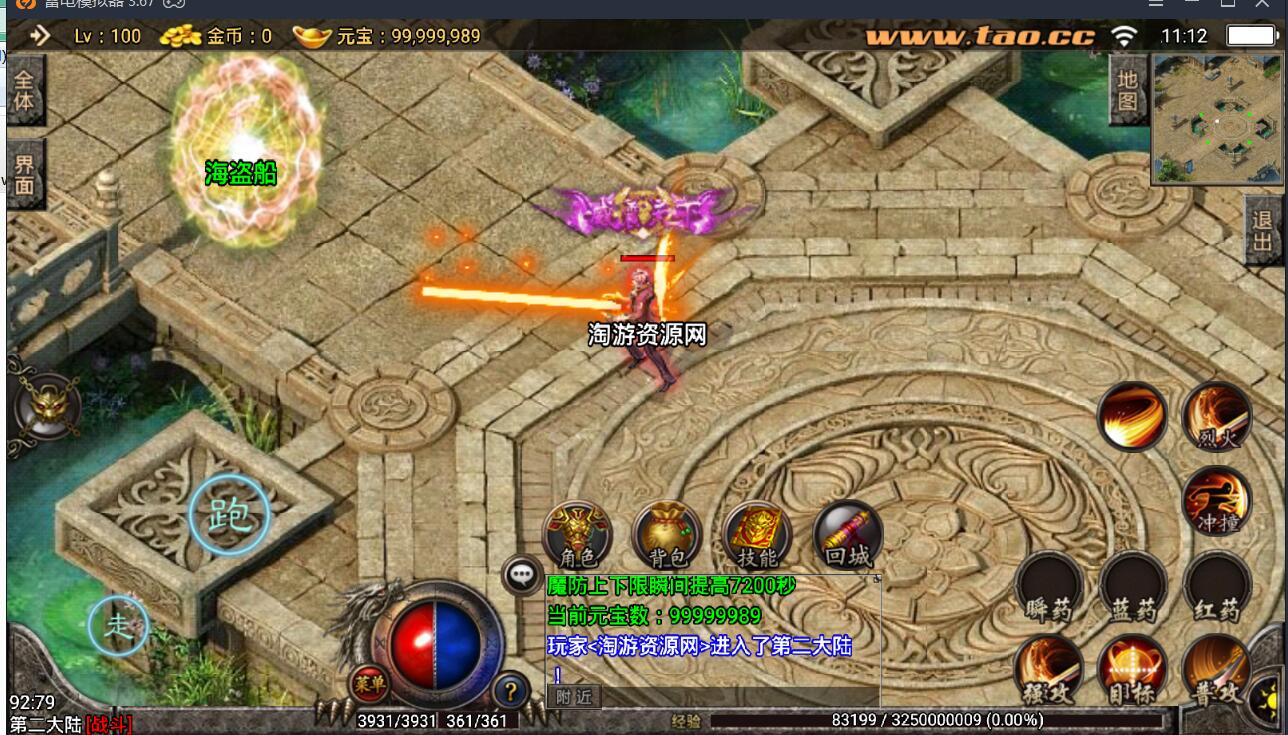Use the 回城 return-to-town scroll
Viewport: 1288px width, 735px height.
[847, 535]
